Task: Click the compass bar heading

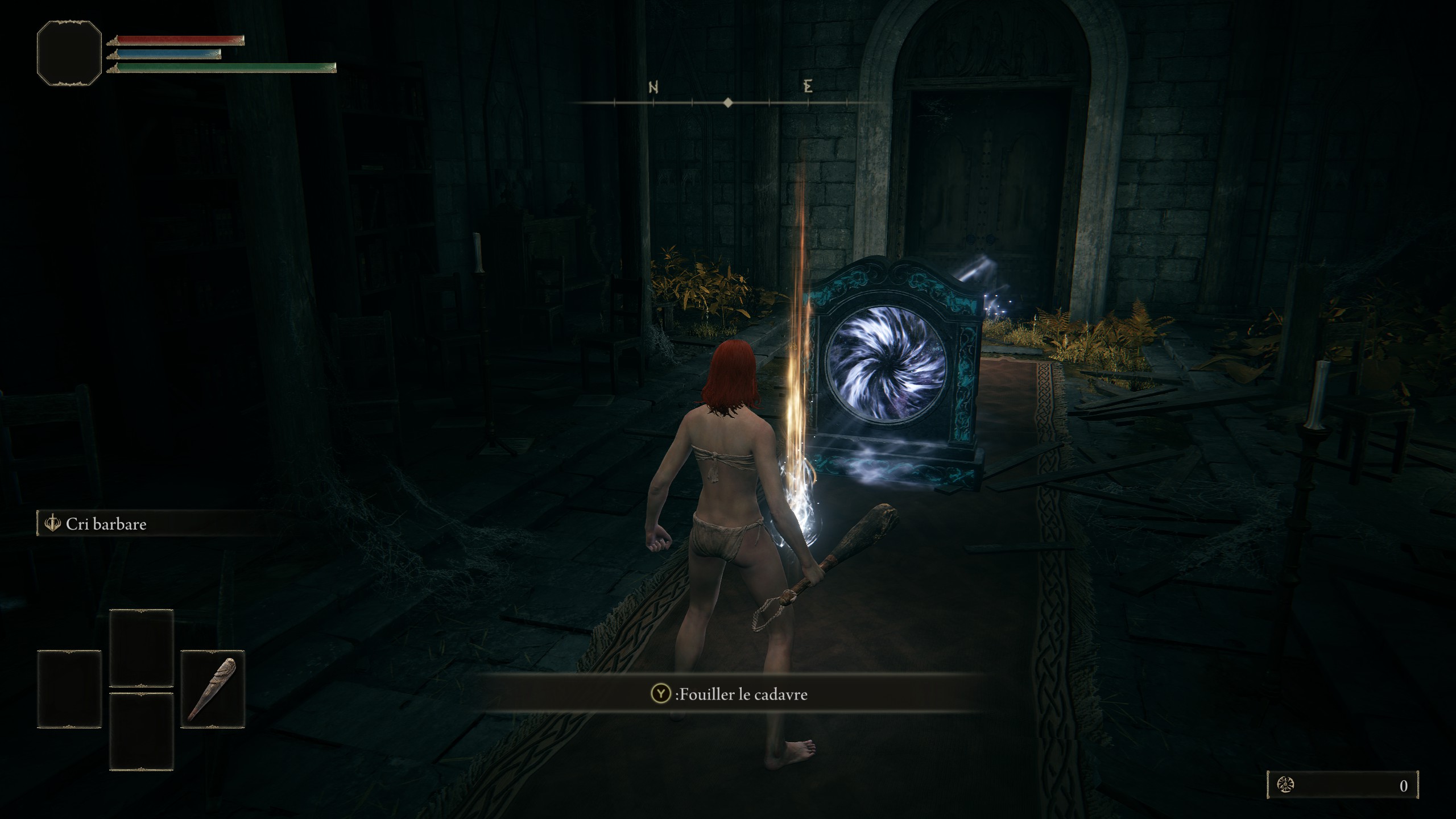Action: pos(728,103)
